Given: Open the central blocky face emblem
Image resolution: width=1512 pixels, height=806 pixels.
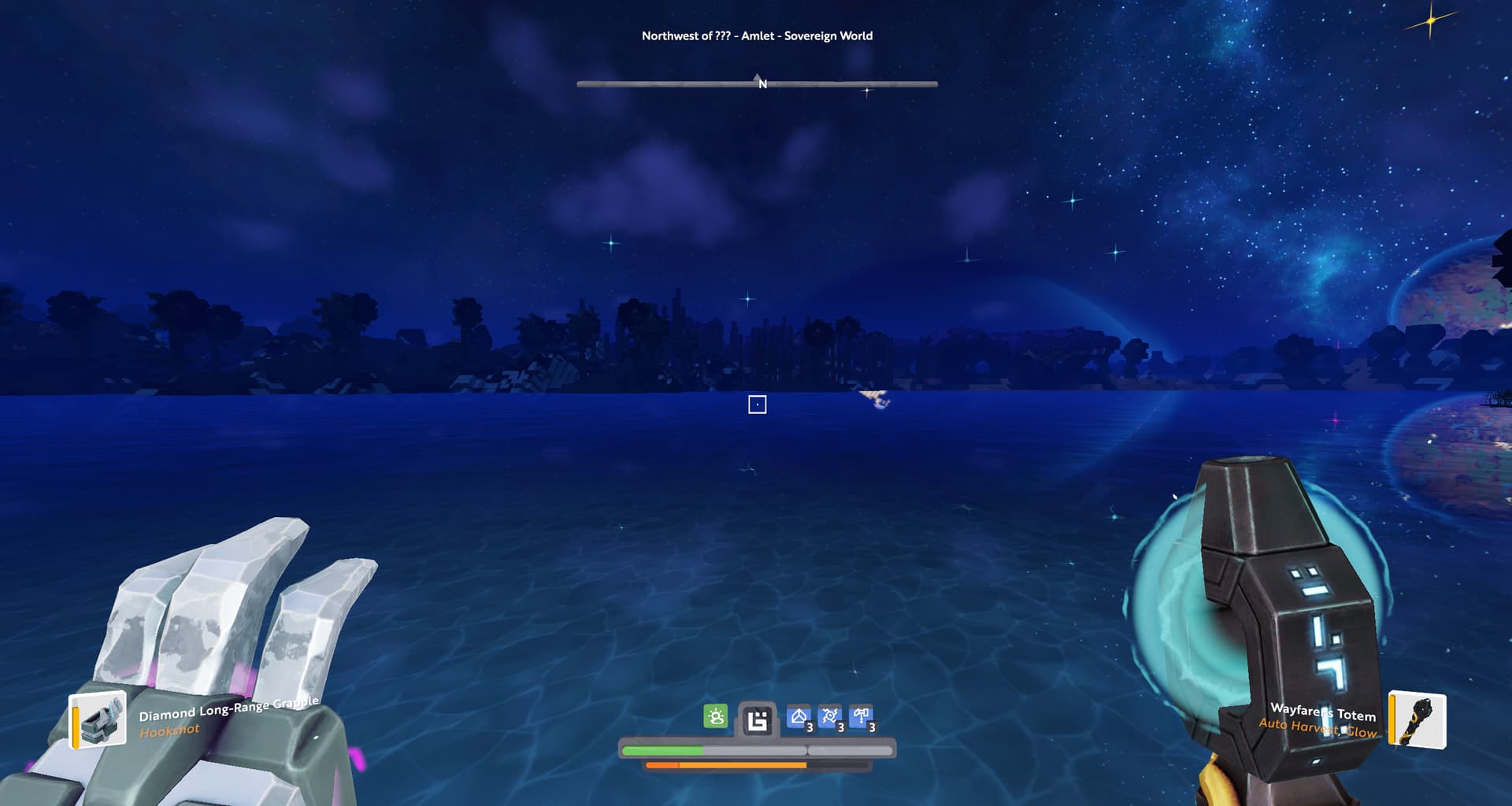Looking at the screenshot, I should (757, 720).
